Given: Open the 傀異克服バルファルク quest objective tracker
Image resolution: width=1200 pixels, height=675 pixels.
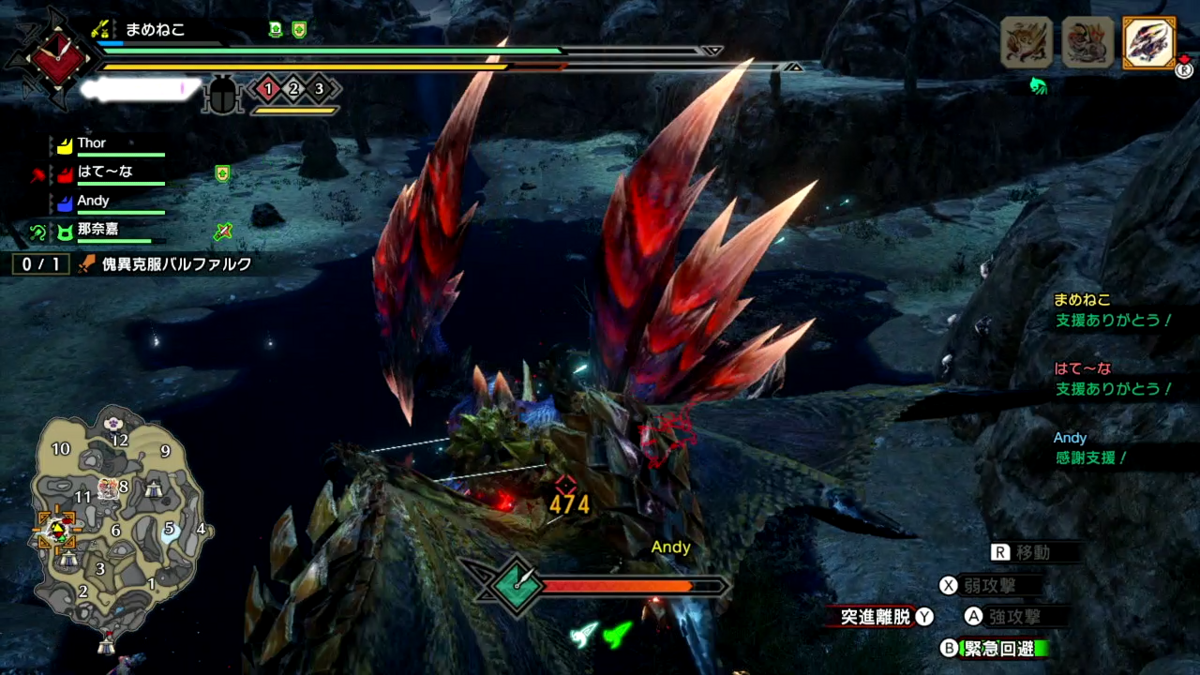Looking at the screenshot, I should click(170, 265).
